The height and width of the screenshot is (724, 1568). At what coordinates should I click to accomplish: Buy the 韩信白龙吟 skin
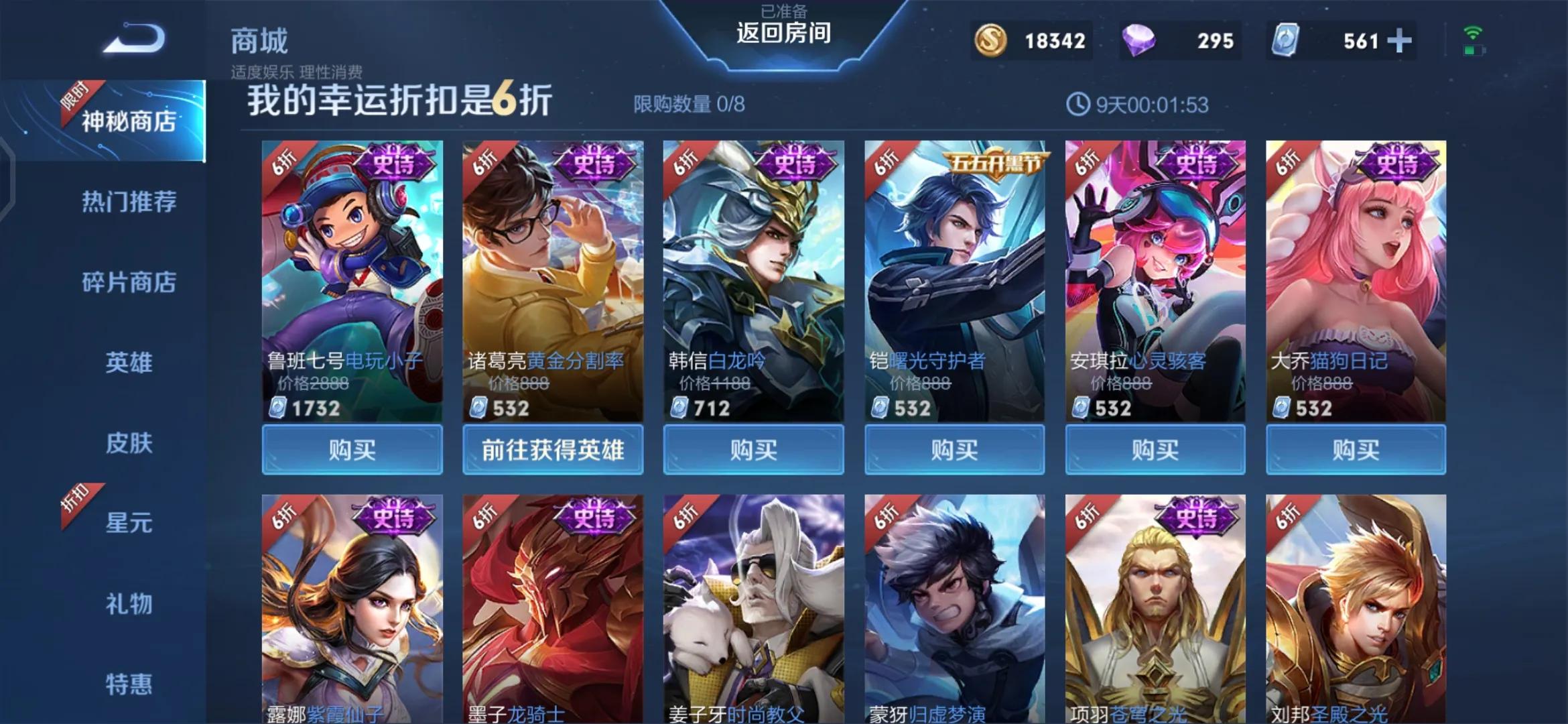coord(753,449)
